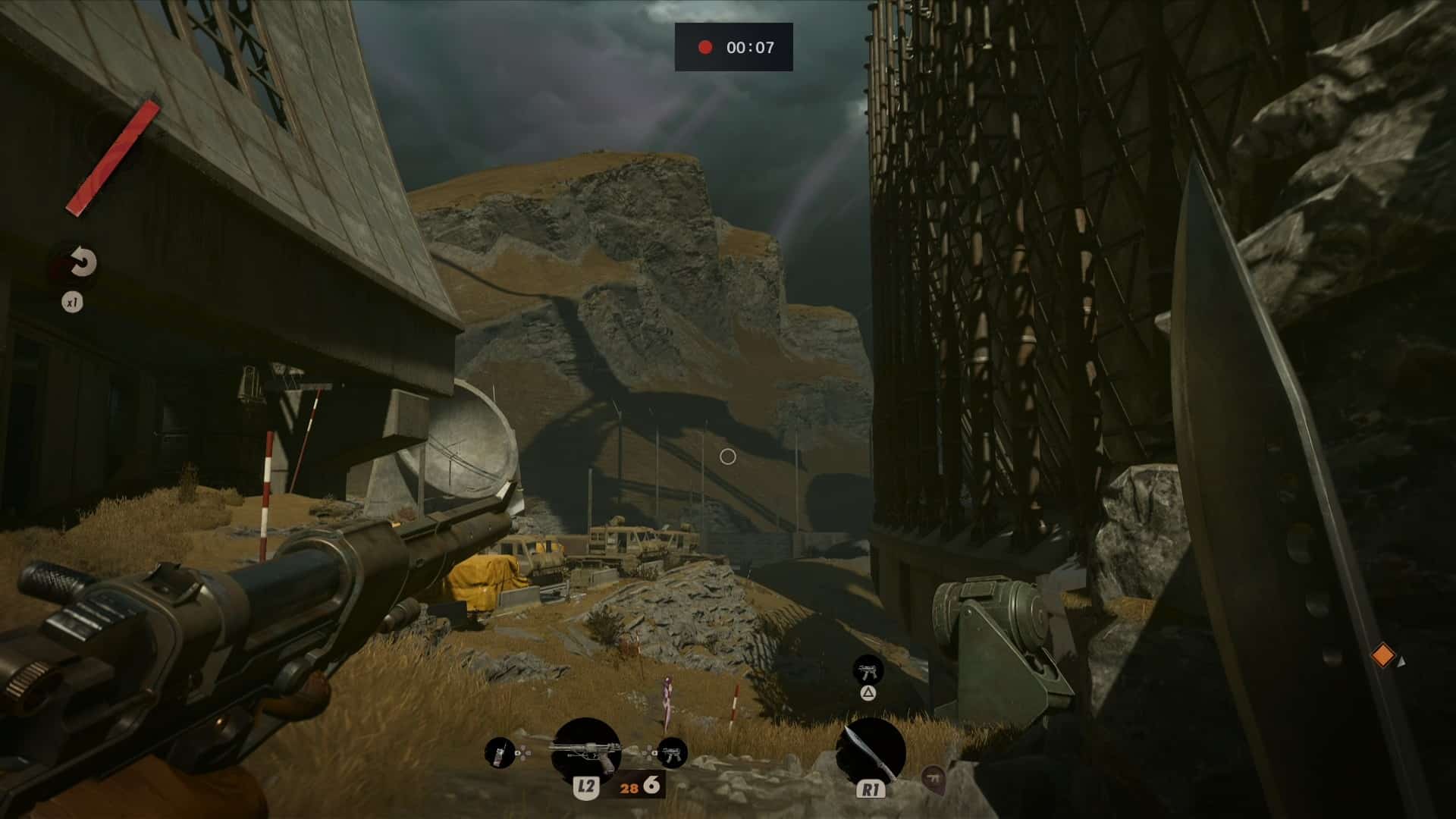Toggle the triangle button weapon swap prompt
1456x819 pixels.
point(868,693)
